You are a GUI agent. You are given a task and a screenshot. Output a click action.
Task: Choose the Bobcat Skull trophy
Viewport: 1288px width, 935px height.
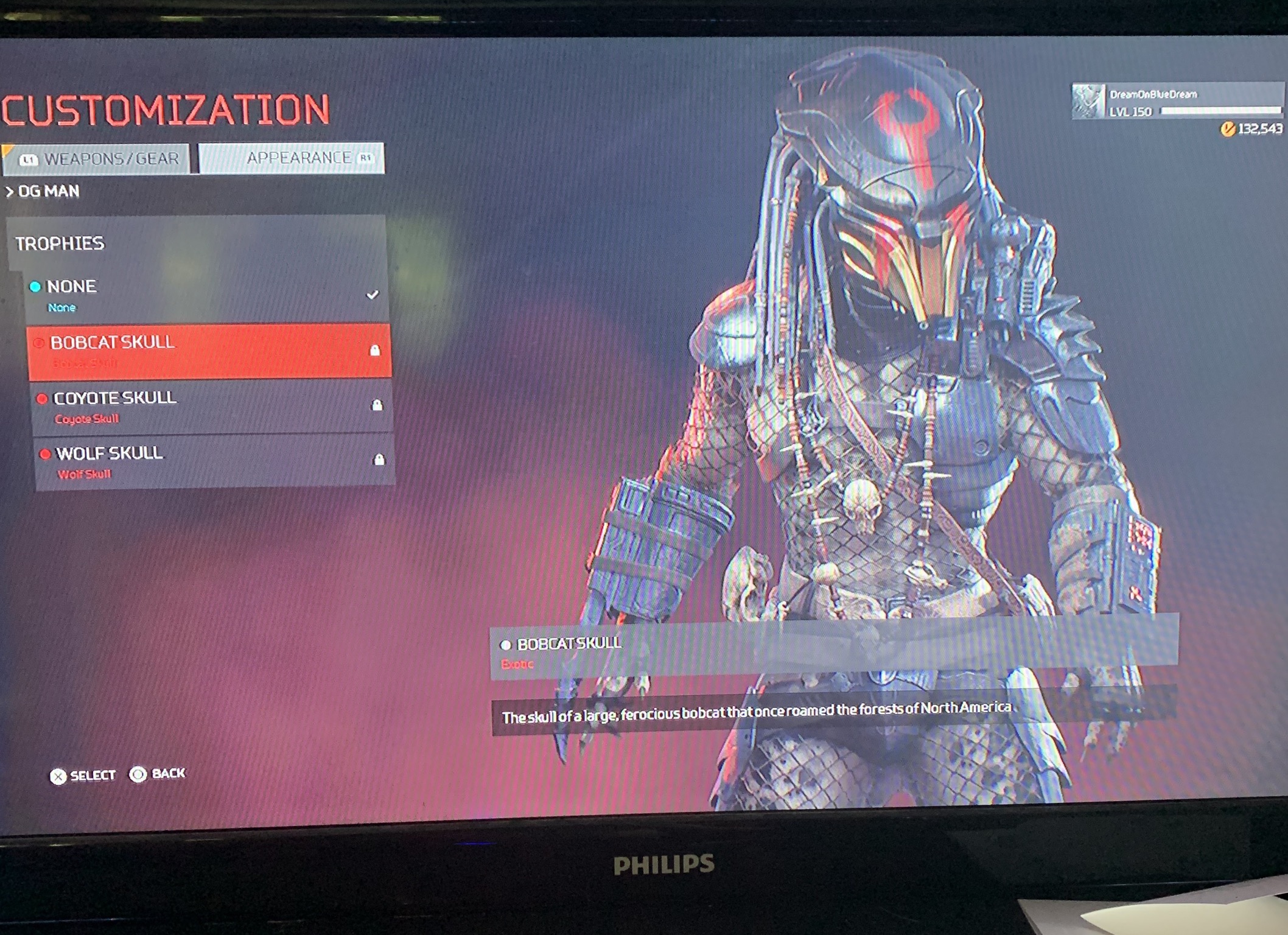(209, 351)
